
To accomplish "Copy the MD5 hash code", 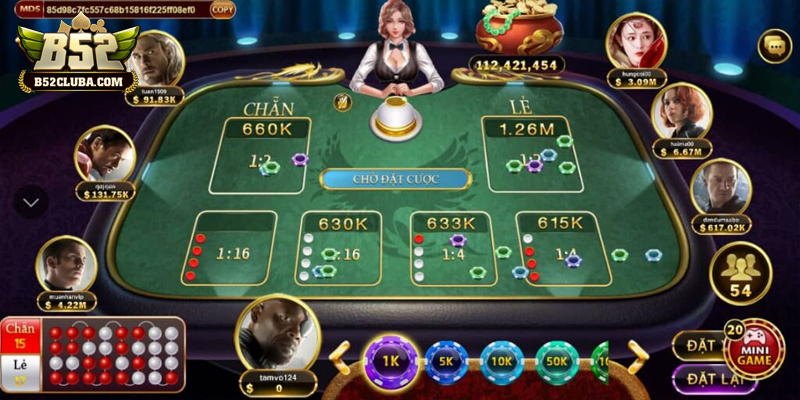I will pos(223,10).
